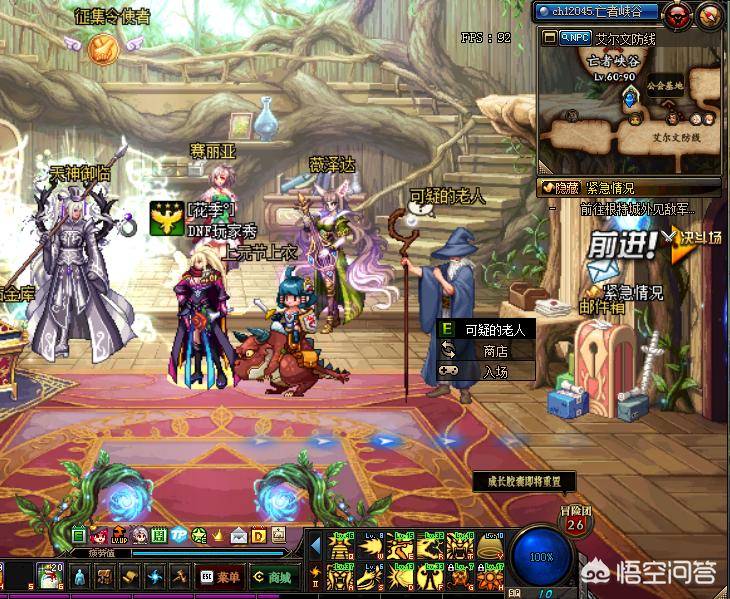Click the LV.UP icon above the fatigue bar
Viewport: 730px width, 599px height.
120,535
